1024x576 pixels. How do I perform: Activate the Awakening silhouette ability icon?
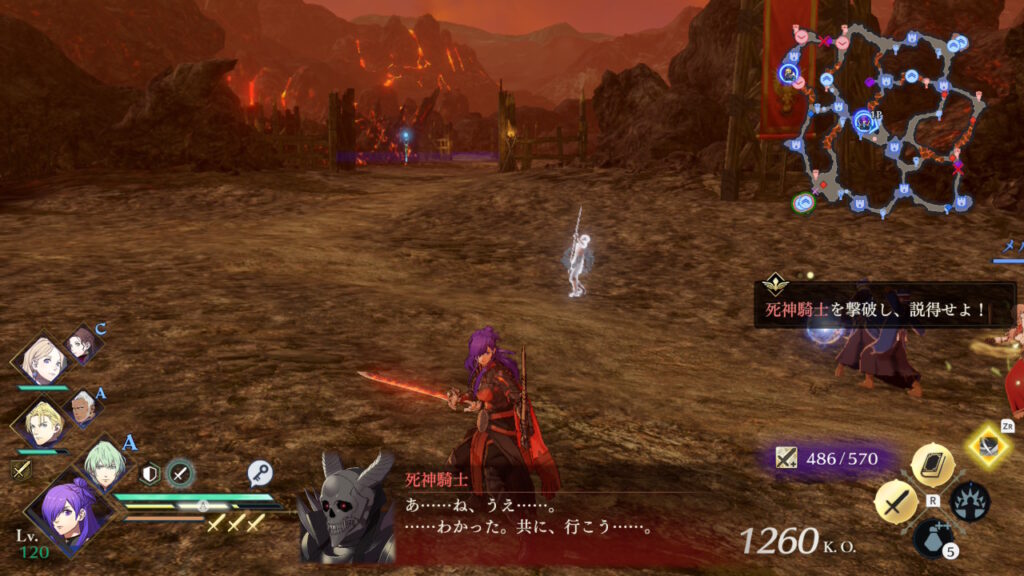pyautogui.click(x=969, y=502)
